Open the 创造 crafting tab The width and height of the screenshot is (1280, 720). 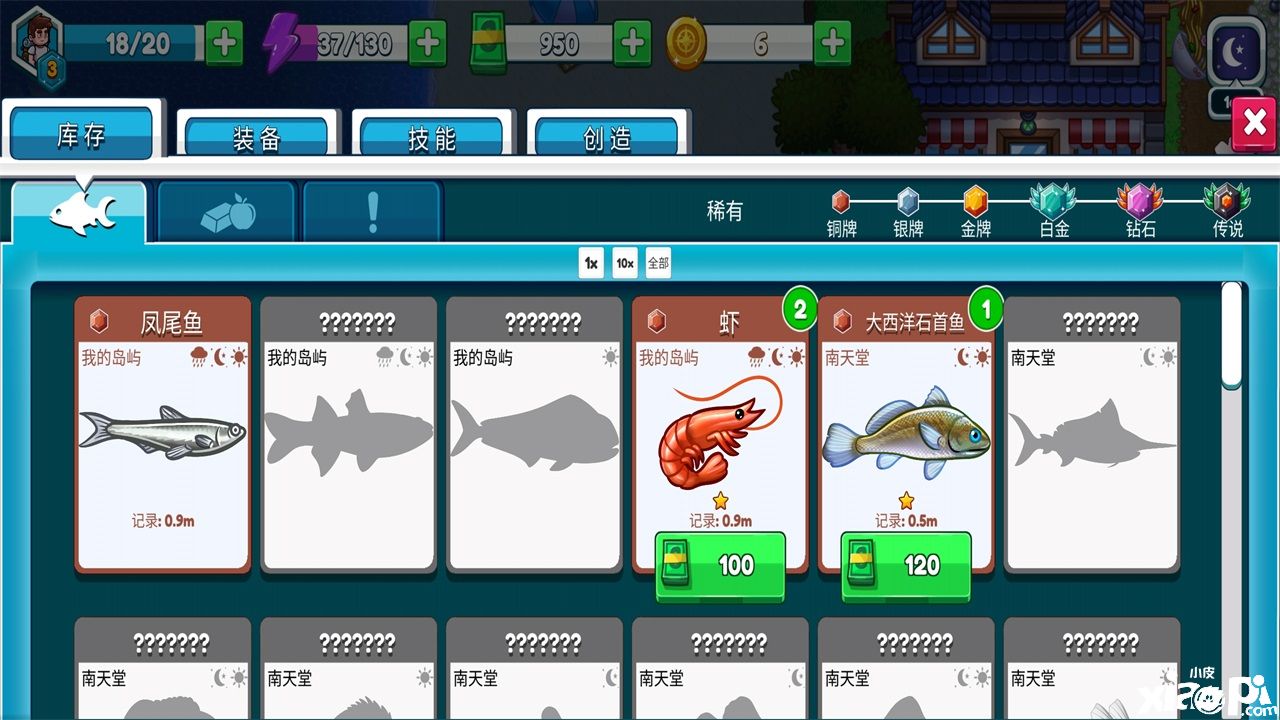tap(607, 138)
